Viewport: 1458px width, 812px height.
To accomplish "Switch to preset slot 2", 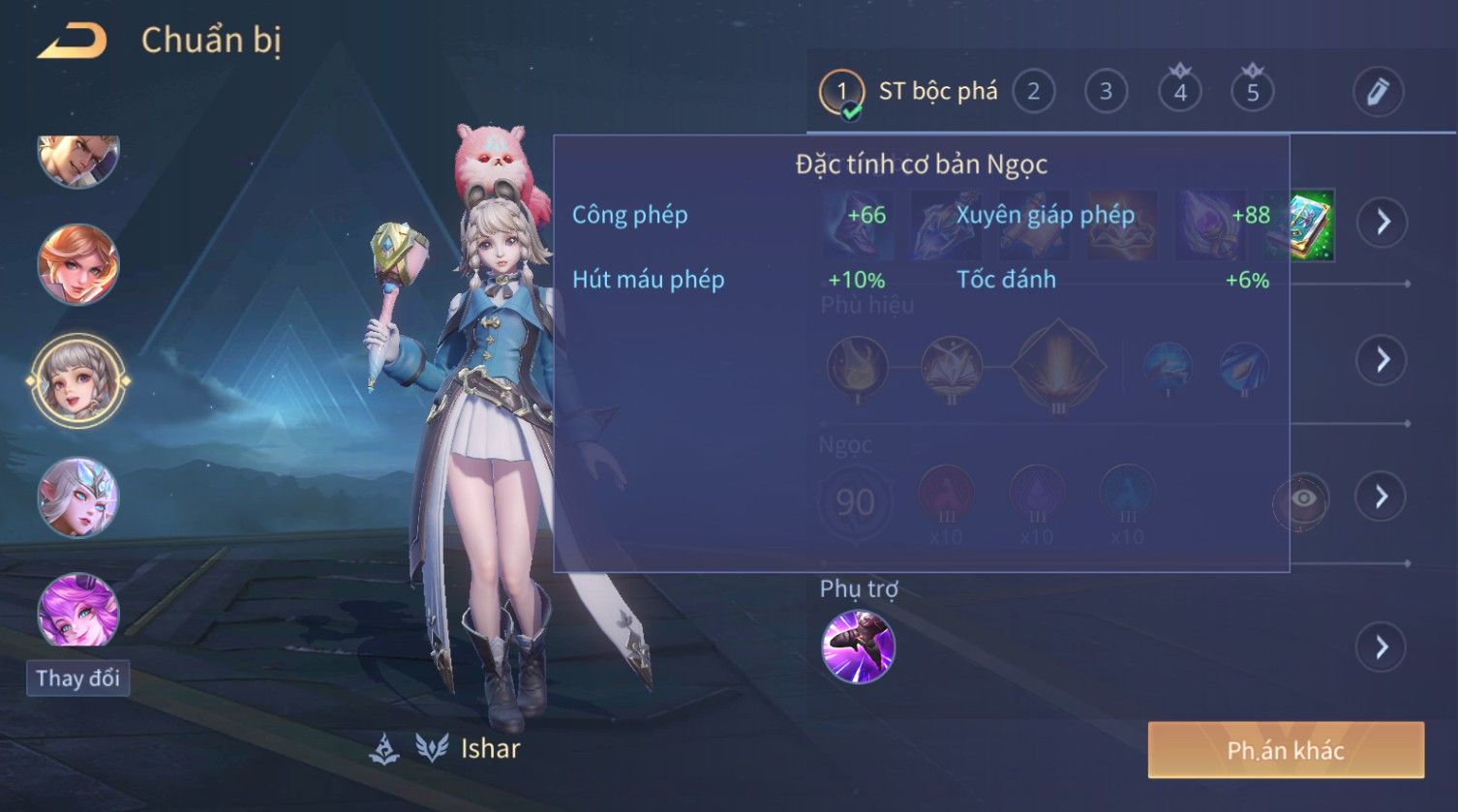I will [1033, 92].
